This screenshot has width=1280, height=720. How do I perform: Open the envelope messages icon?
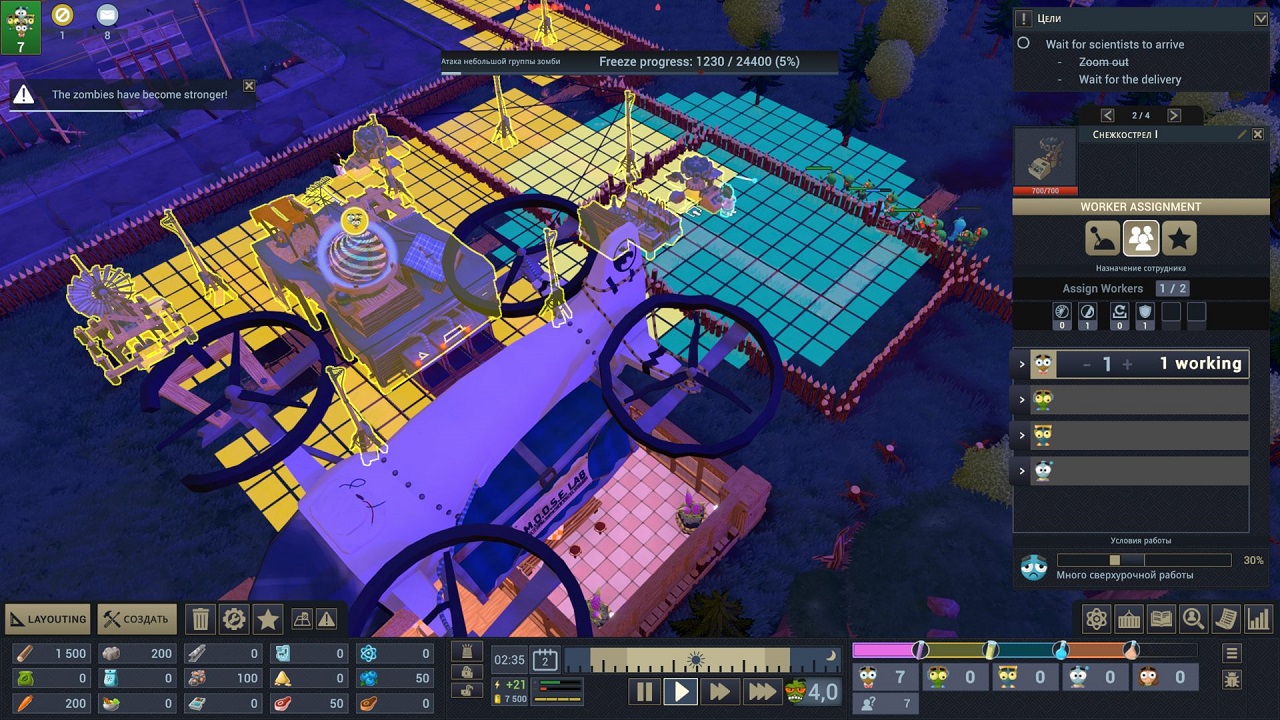tap(107, 15)
